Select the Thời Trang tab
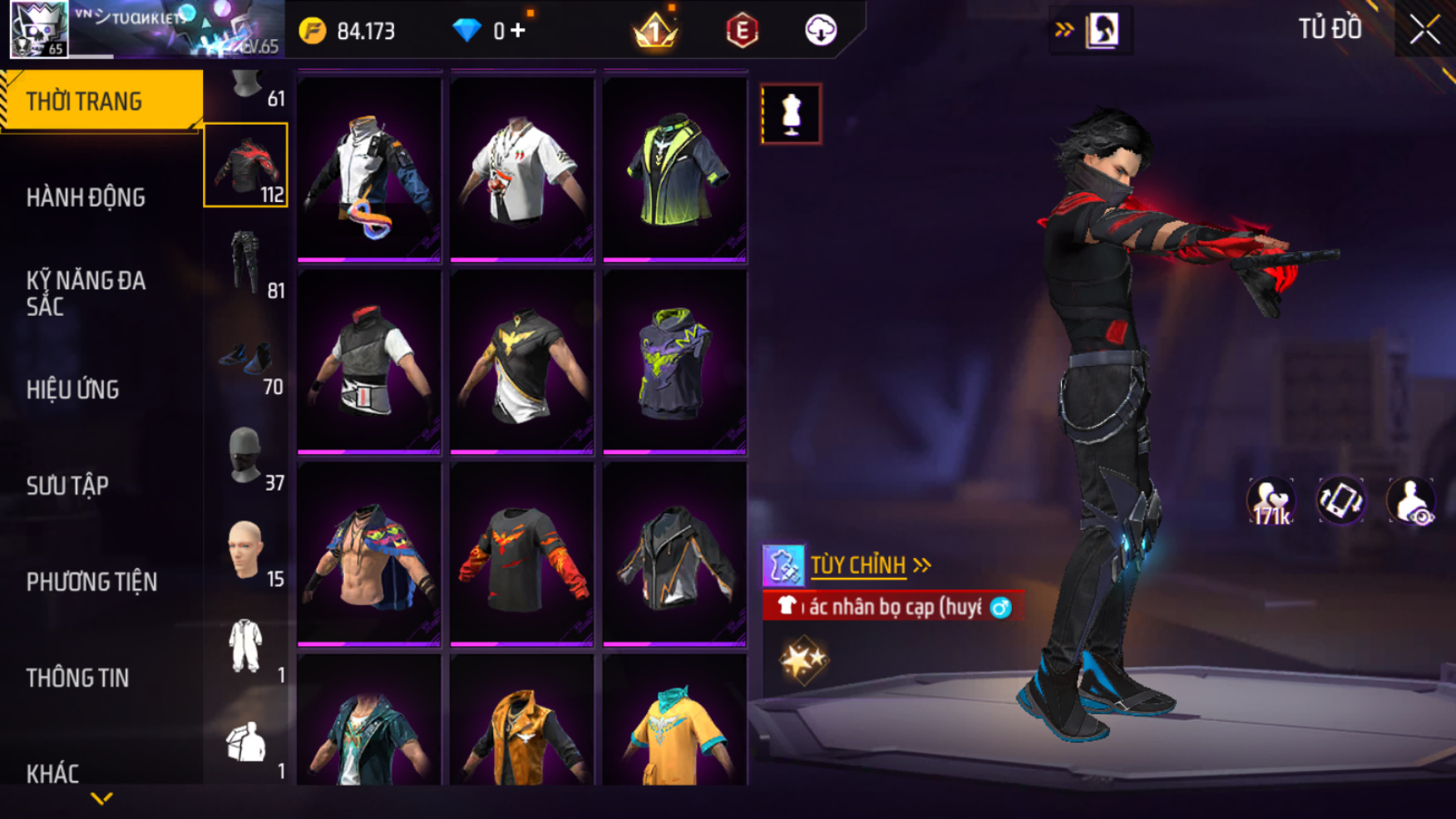 click(84, 101)
